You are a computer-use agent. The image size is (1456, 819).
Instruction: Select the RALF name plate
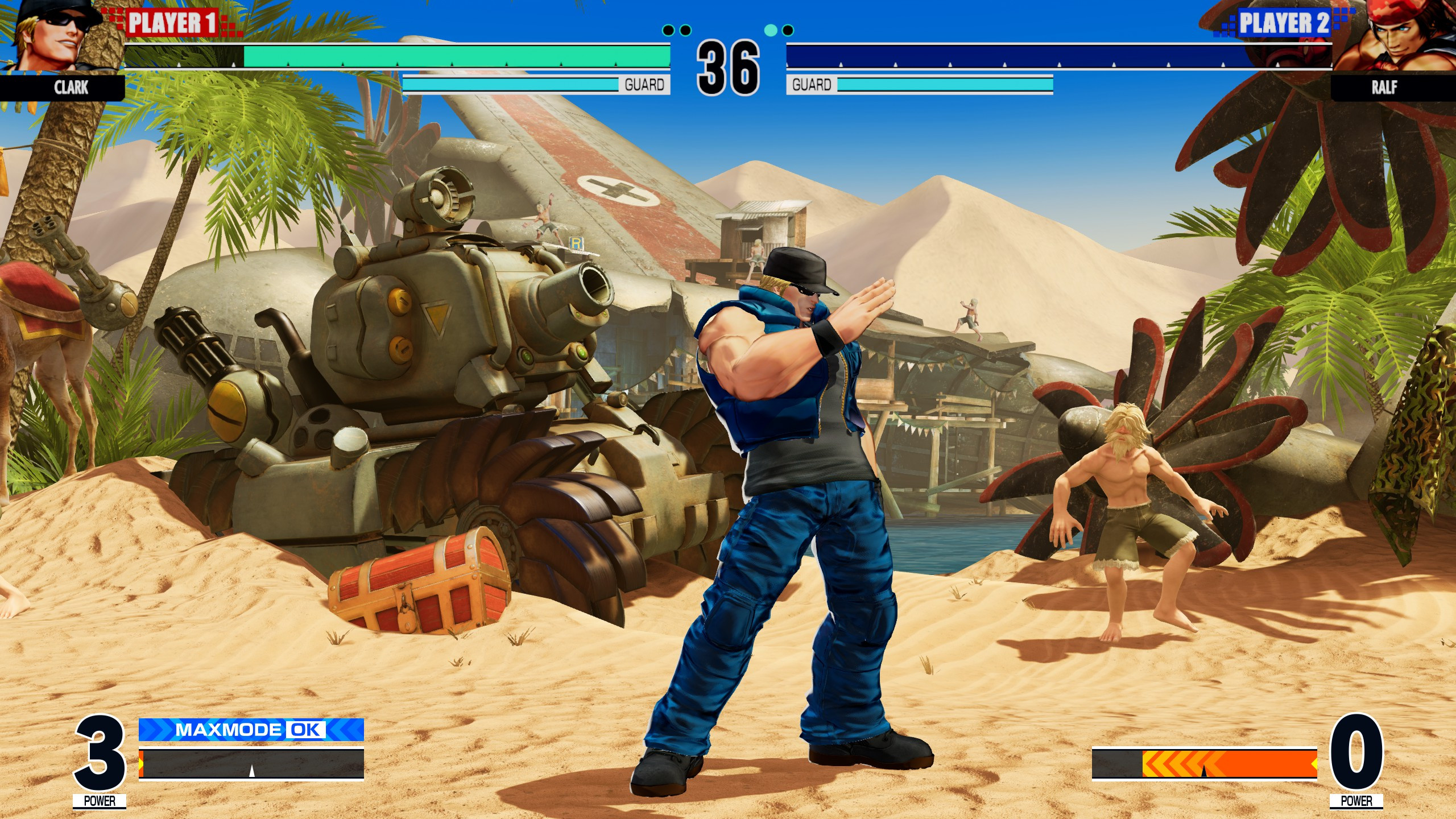[1385, 87]
